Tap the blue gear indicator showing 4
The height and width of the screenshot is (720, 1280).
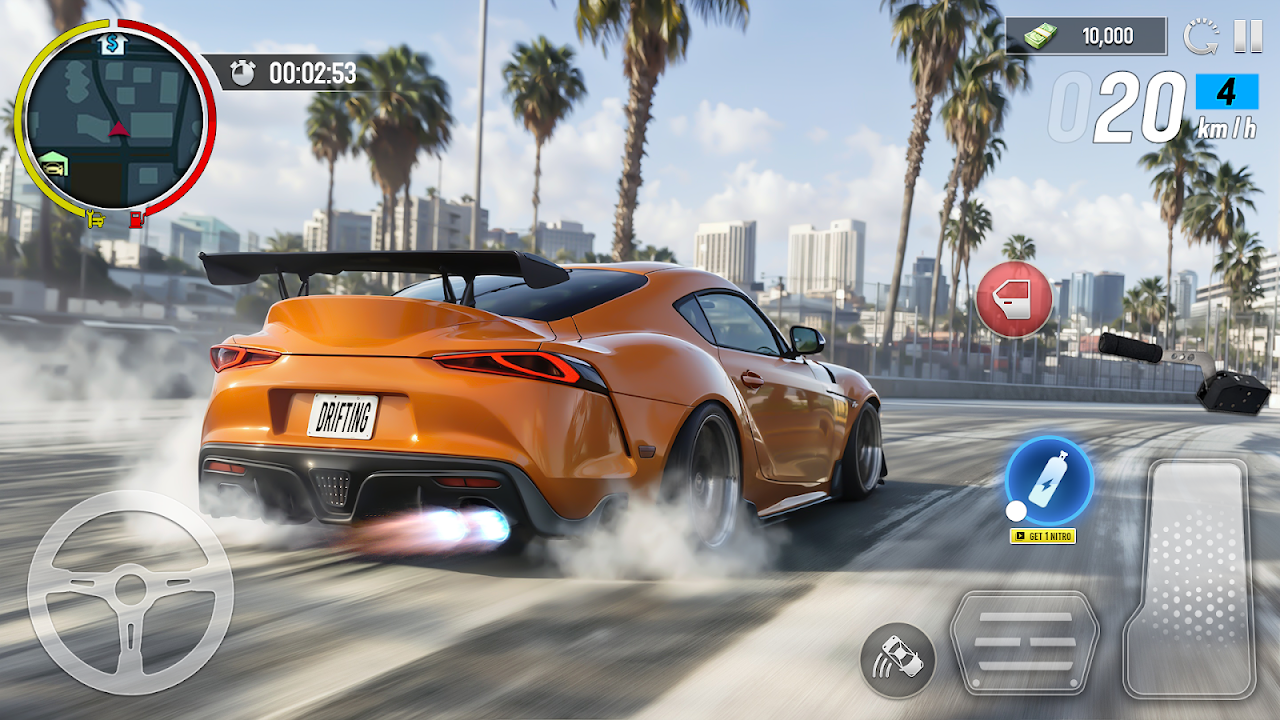point(1226,92)
